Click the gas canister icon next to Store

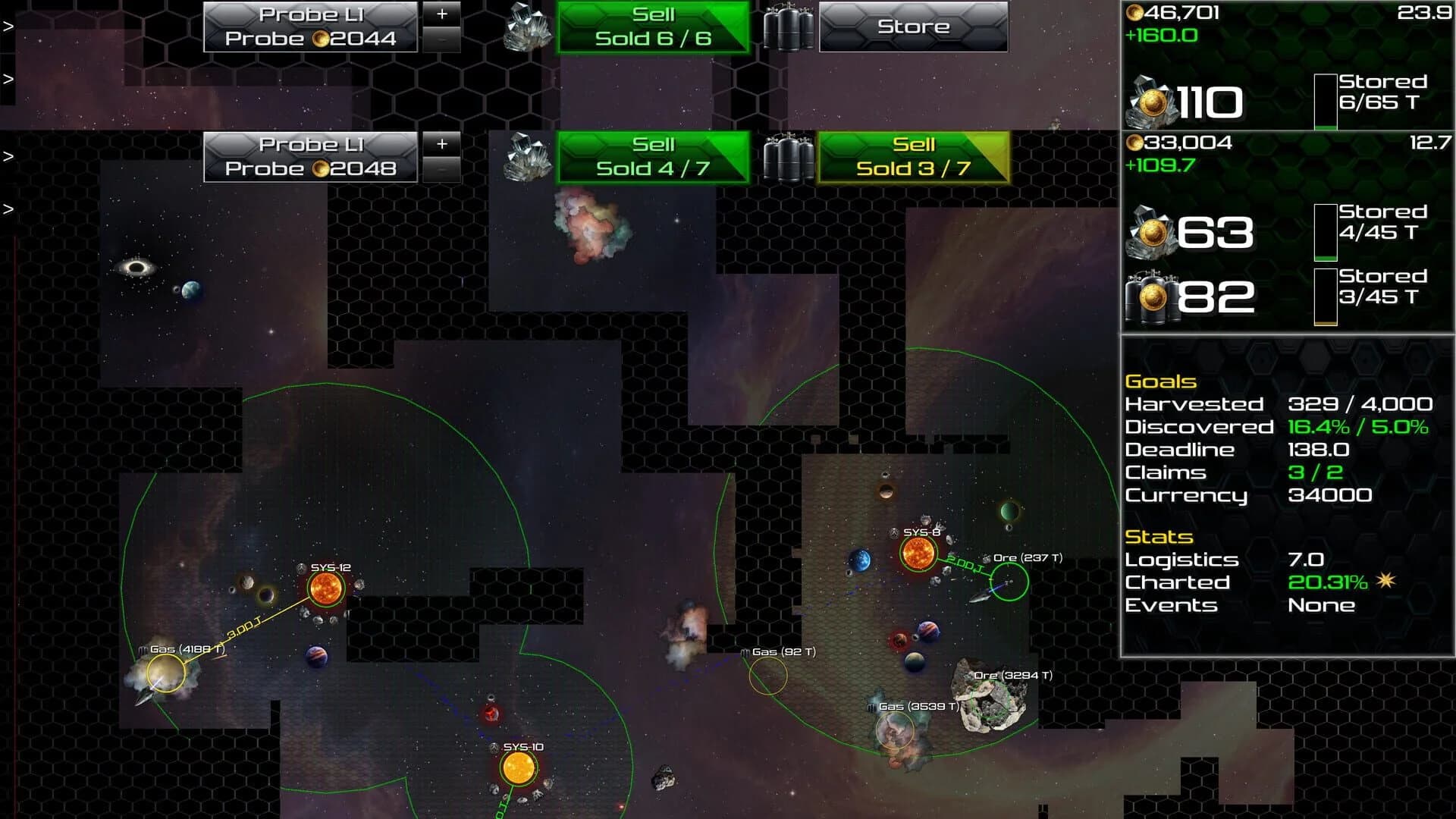789,29
